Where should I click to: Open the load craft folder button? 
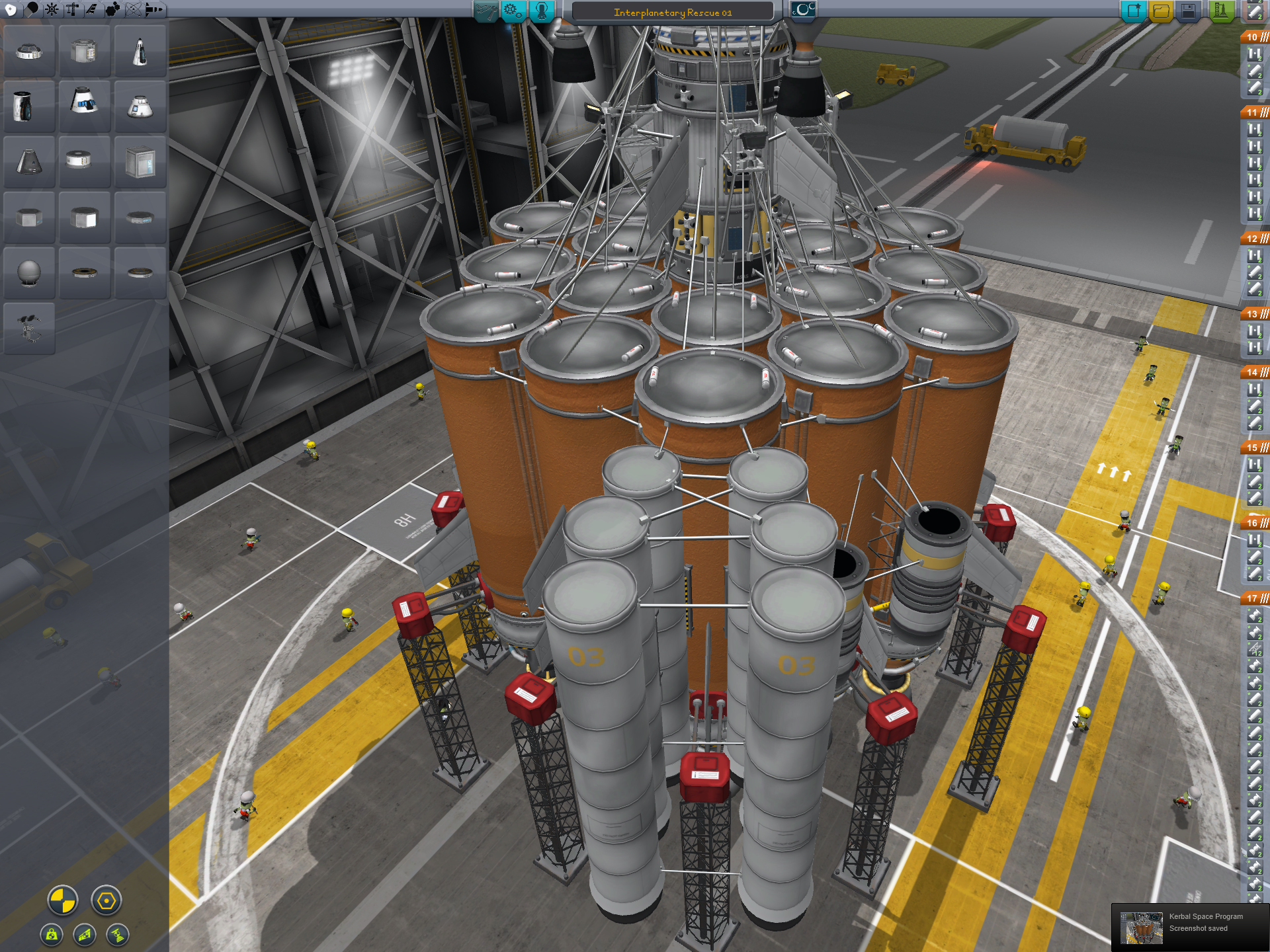(x=1161, y=11)
